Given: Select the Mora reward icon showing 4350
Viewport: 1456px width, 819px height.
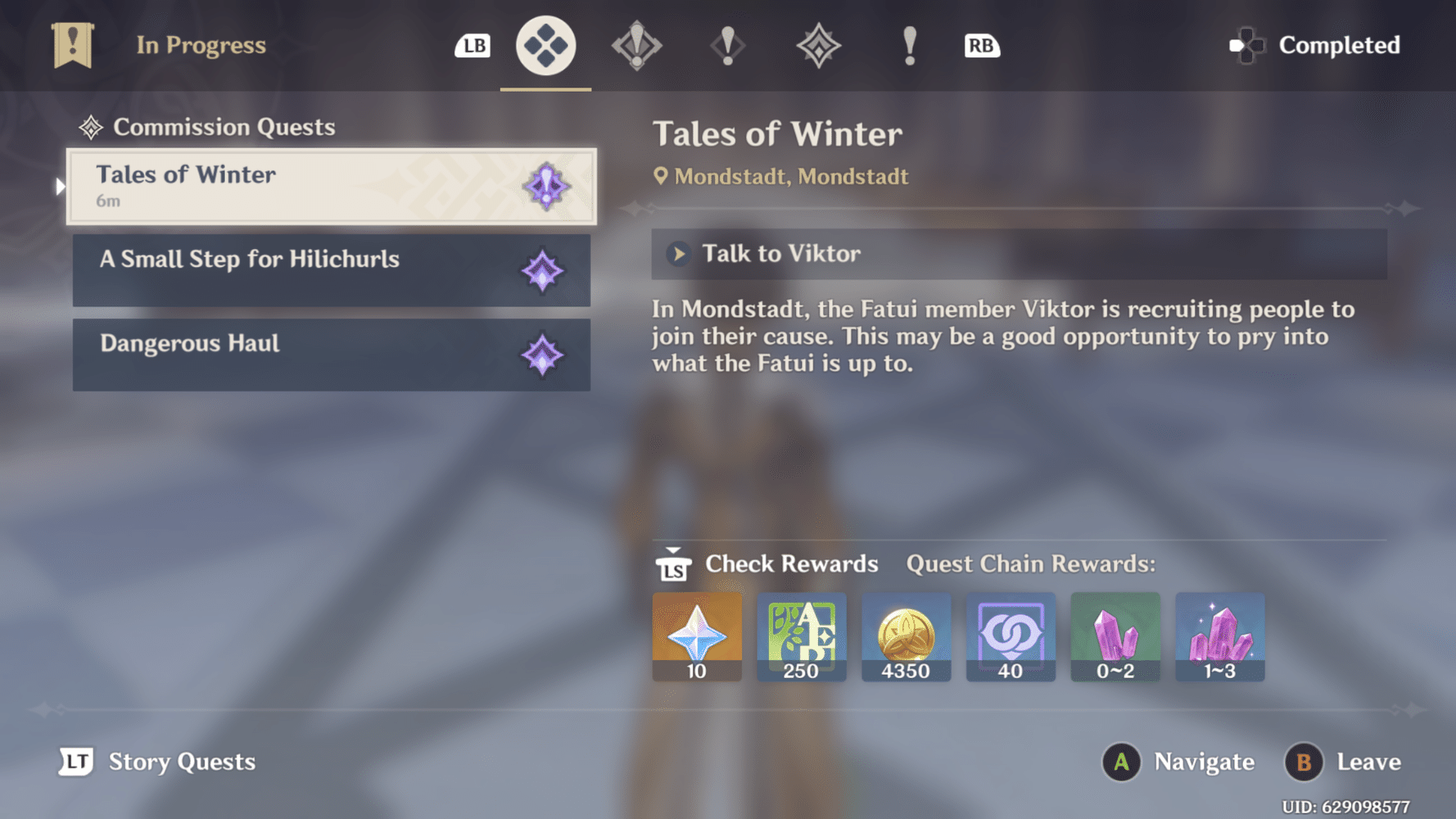Looking at the screenshot, I should (x=906, y=637).
